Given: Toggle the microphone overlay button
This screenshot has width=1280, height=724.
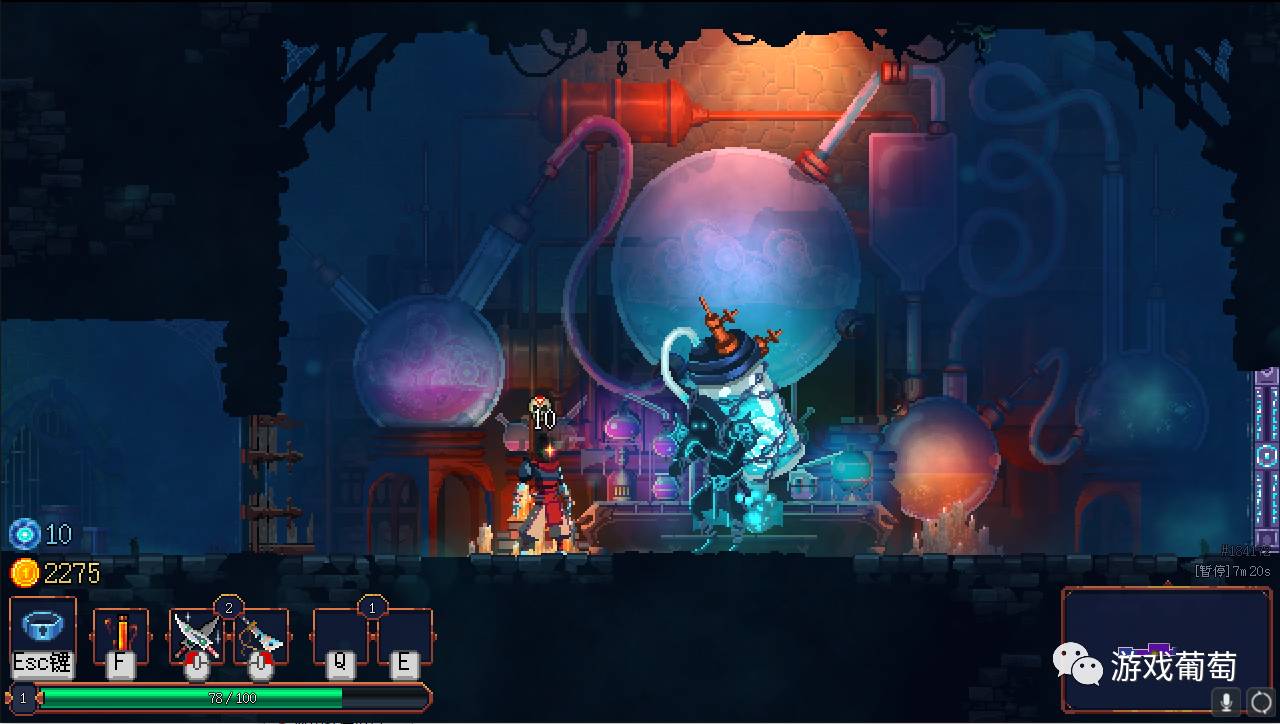Looking at the screenshot, I should [x=1226, y=701].
